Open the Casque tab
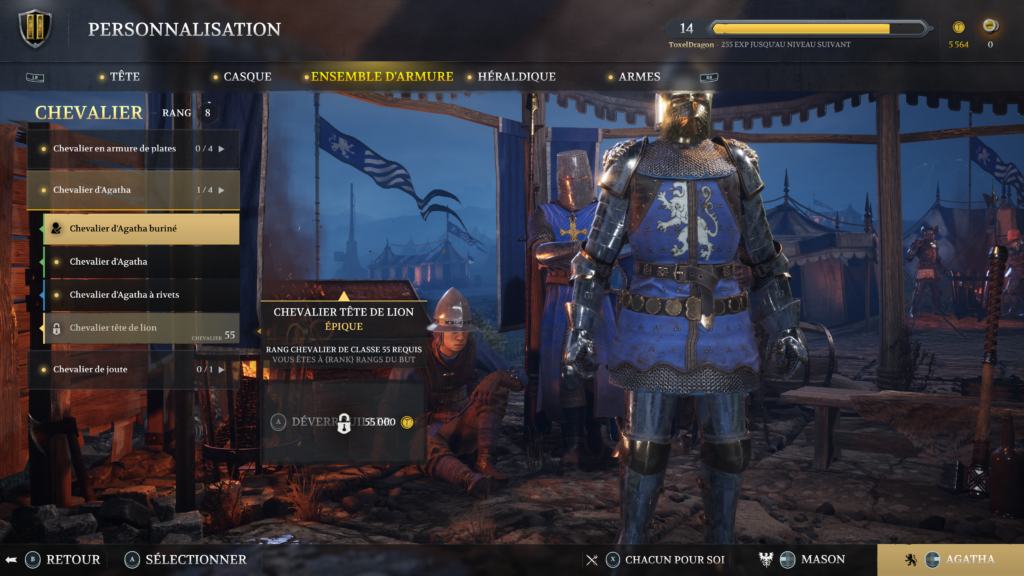The height and width of the screenshot is (576, 1024). (x=246, y=76)
